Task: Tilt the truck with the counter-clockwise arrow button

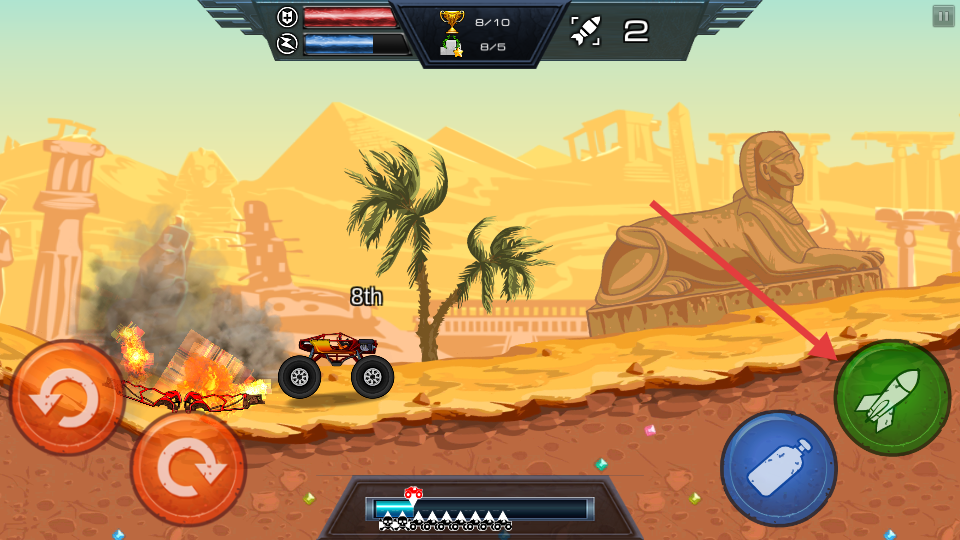Action: click(x=67, y=398)
